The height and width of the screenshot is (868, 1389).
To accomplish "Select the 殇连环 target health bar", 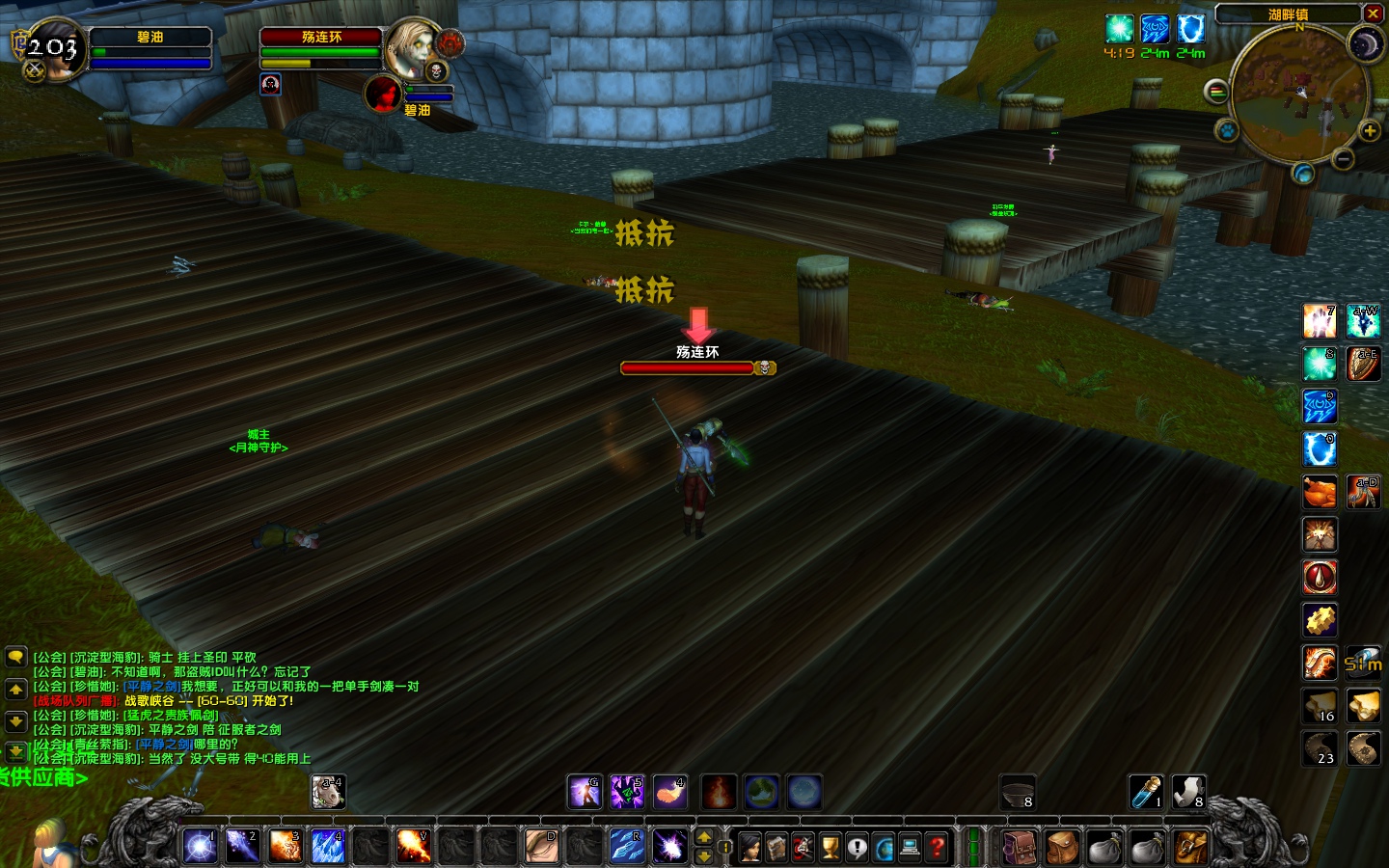I will pos(687,367).
